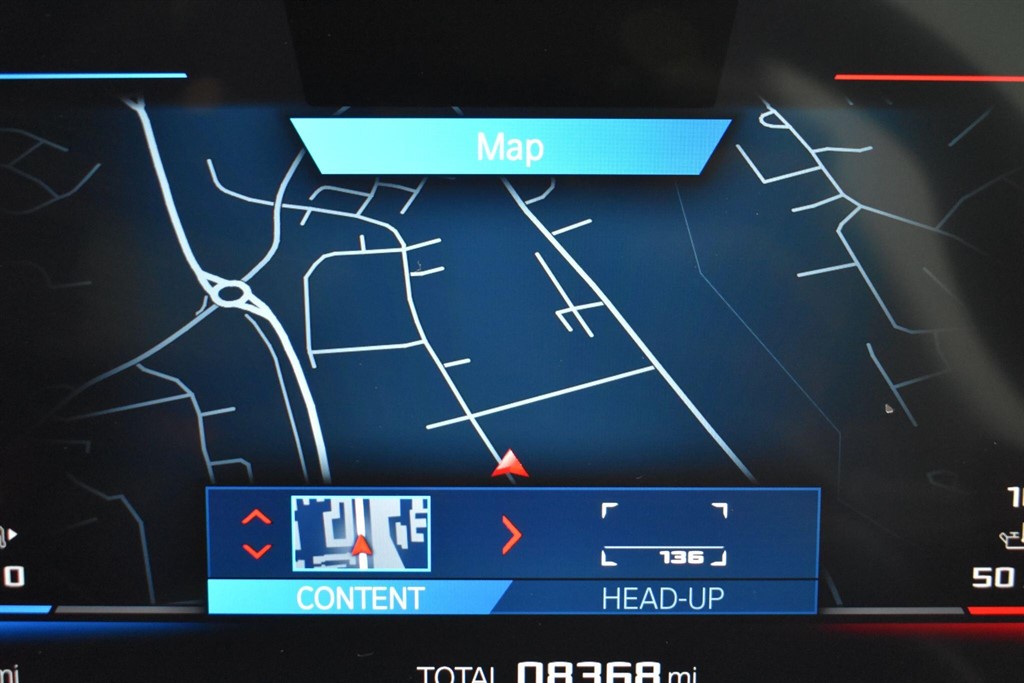Click the red vehicle position marker on map

click(510, 464)
